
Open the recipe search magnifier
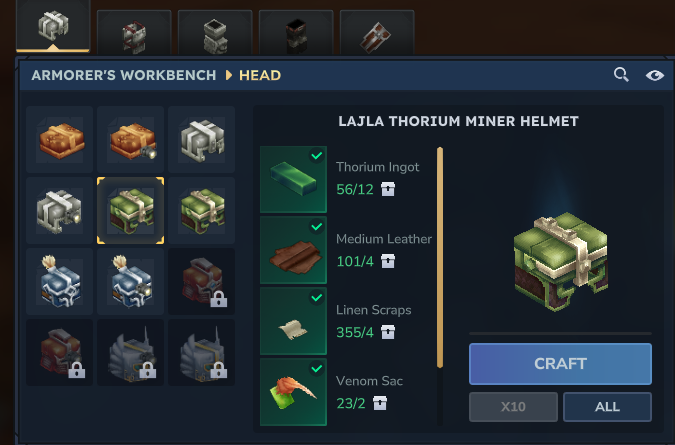(x=621, y=75)
